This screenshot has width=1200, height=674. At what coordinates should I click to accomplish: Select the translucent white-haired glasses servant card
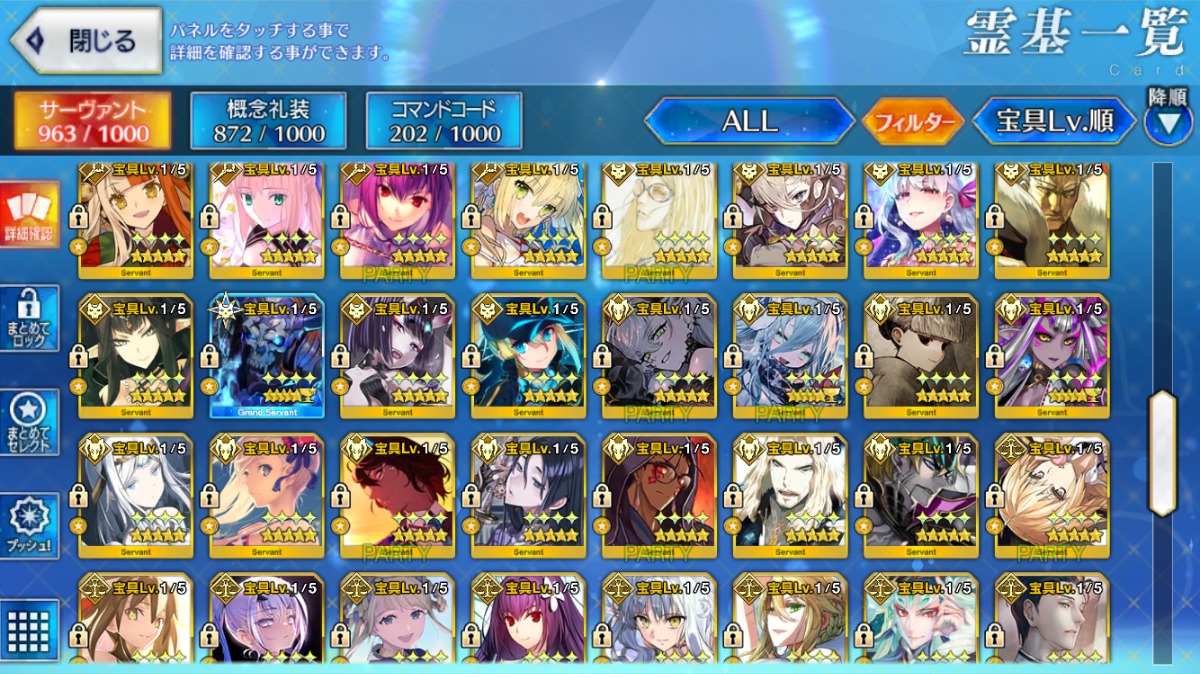(659, 216)
